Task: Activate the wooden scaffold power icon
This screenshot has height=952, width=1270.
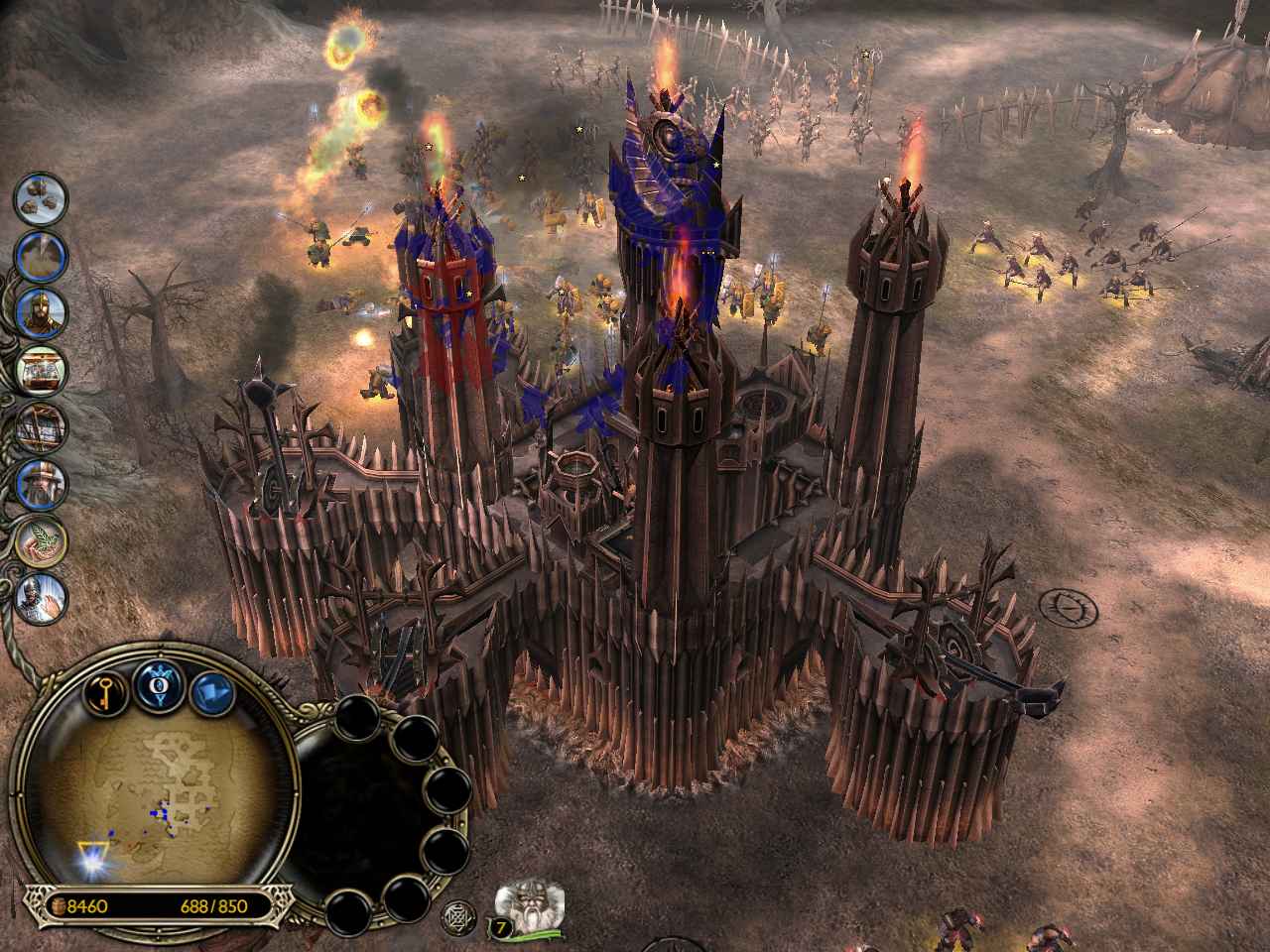Action: pyautogui.click(x=42, y=427)
